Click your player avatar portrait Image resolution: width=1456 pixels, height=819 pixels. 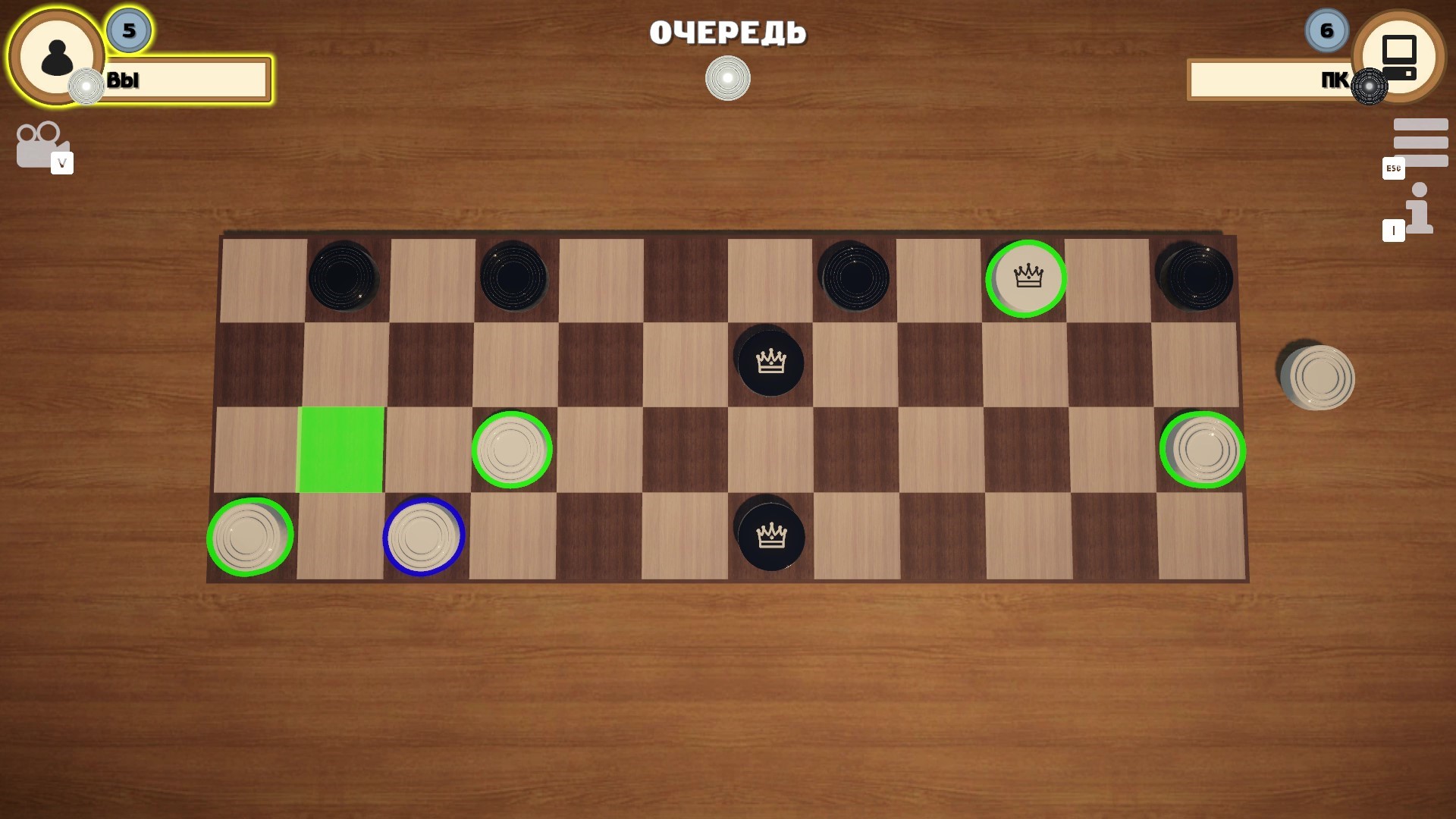tap(57, 57)
